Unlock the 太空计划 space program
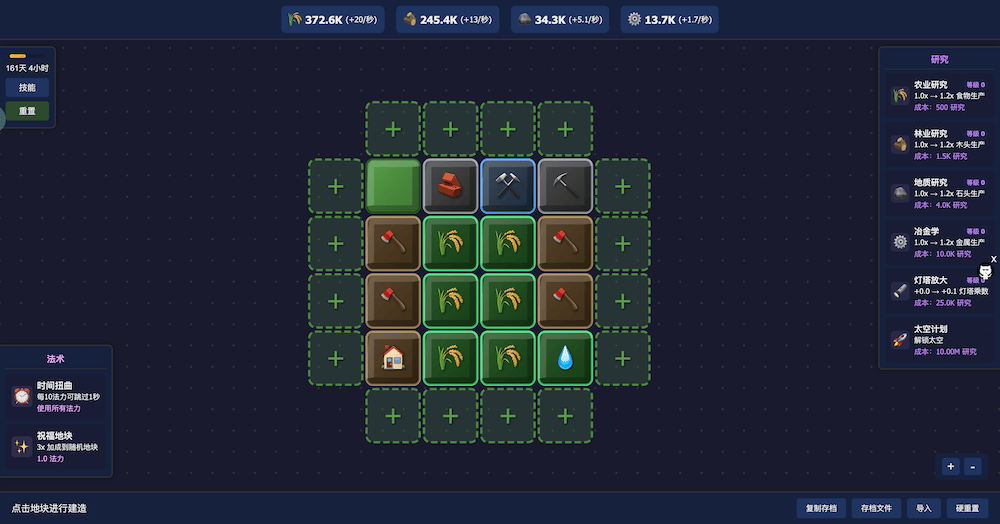 click(x=937, y=340)
